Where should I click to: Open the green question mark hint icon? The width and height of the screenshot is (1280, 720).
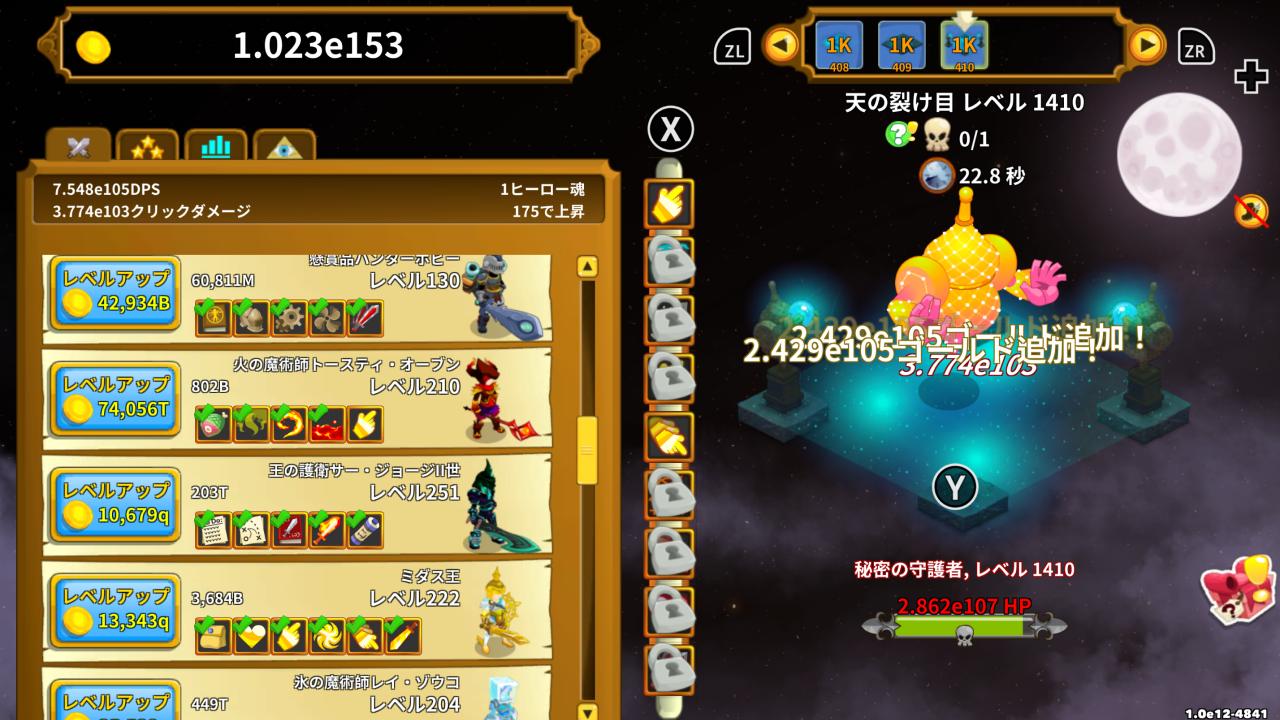tap(898, 133)
